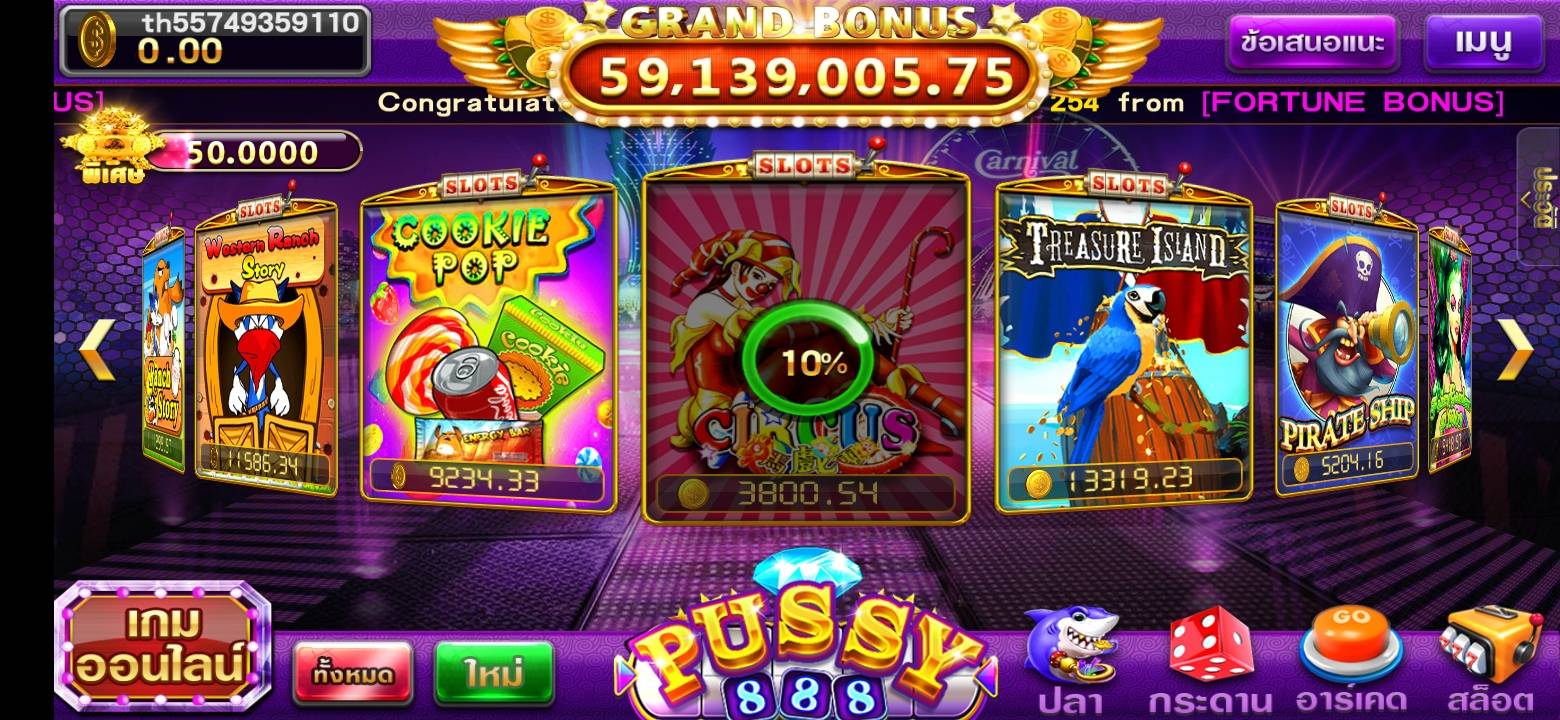Viewport: 1560px width, 720px height.
Task: Open the เมนู menu button
Action: [x=1483, y=42]
